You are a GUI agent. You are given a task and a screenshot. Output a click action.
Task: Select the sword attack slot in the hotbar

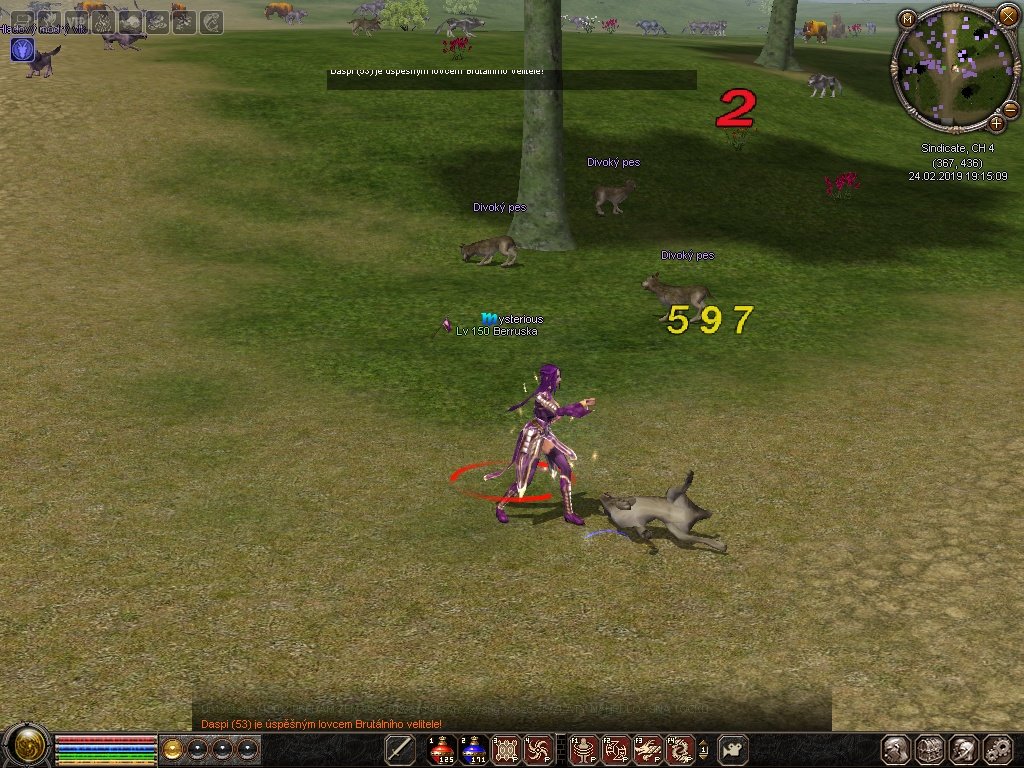(401, 749)
